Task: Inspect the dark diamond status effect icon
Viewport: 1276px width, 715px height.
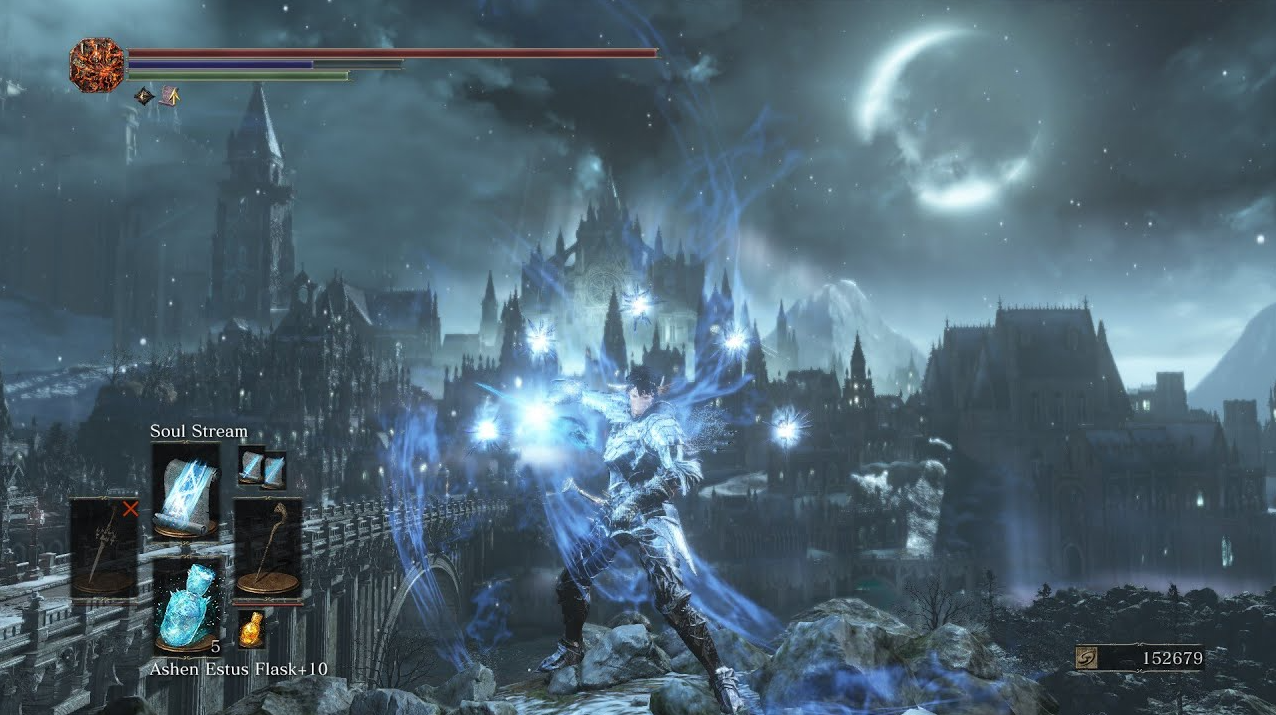Action: click(x=144, y=96)
